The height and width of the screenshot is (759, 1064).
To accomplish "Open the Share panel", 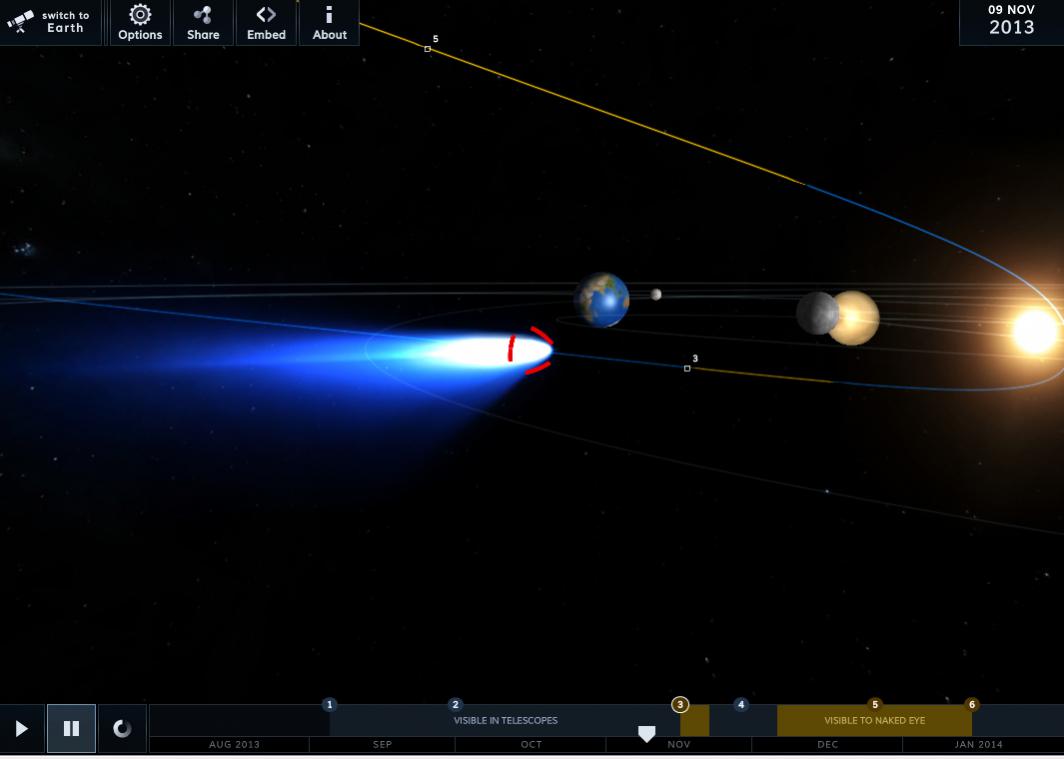I will click(203, 22).
